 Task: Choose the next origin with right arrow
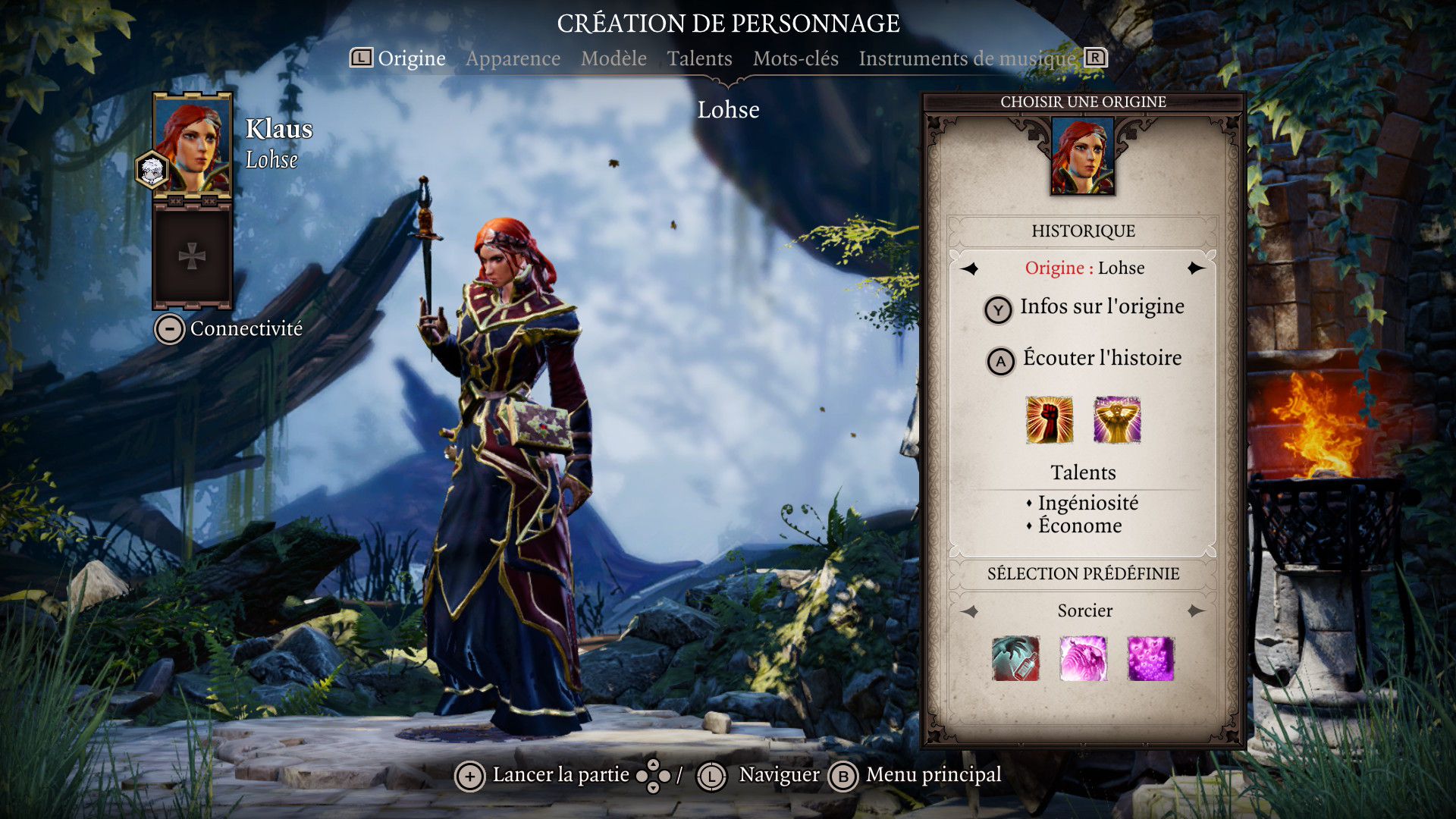coord(1196,268)
